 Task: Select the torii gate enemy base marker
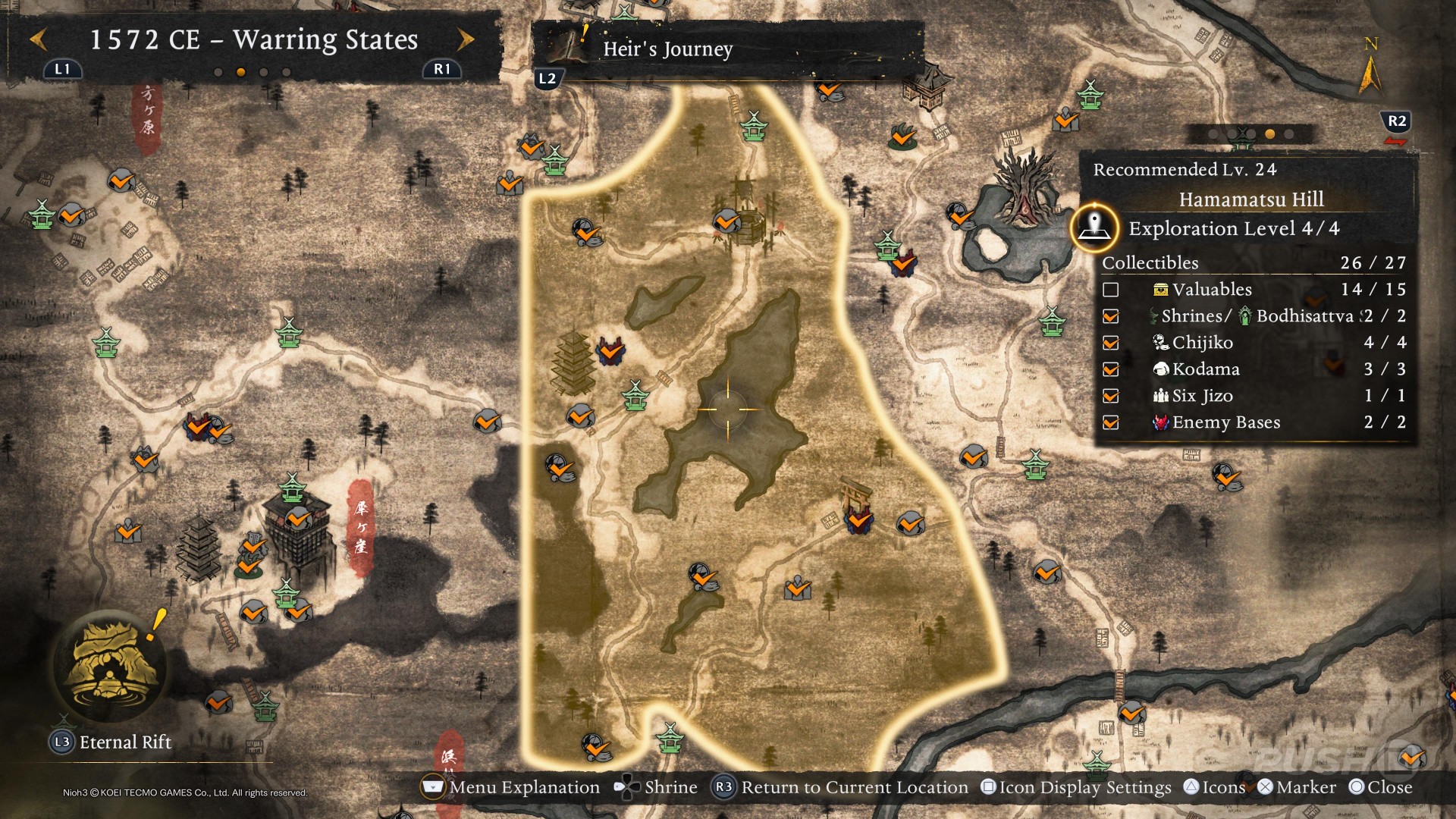[x=858, y=520]
